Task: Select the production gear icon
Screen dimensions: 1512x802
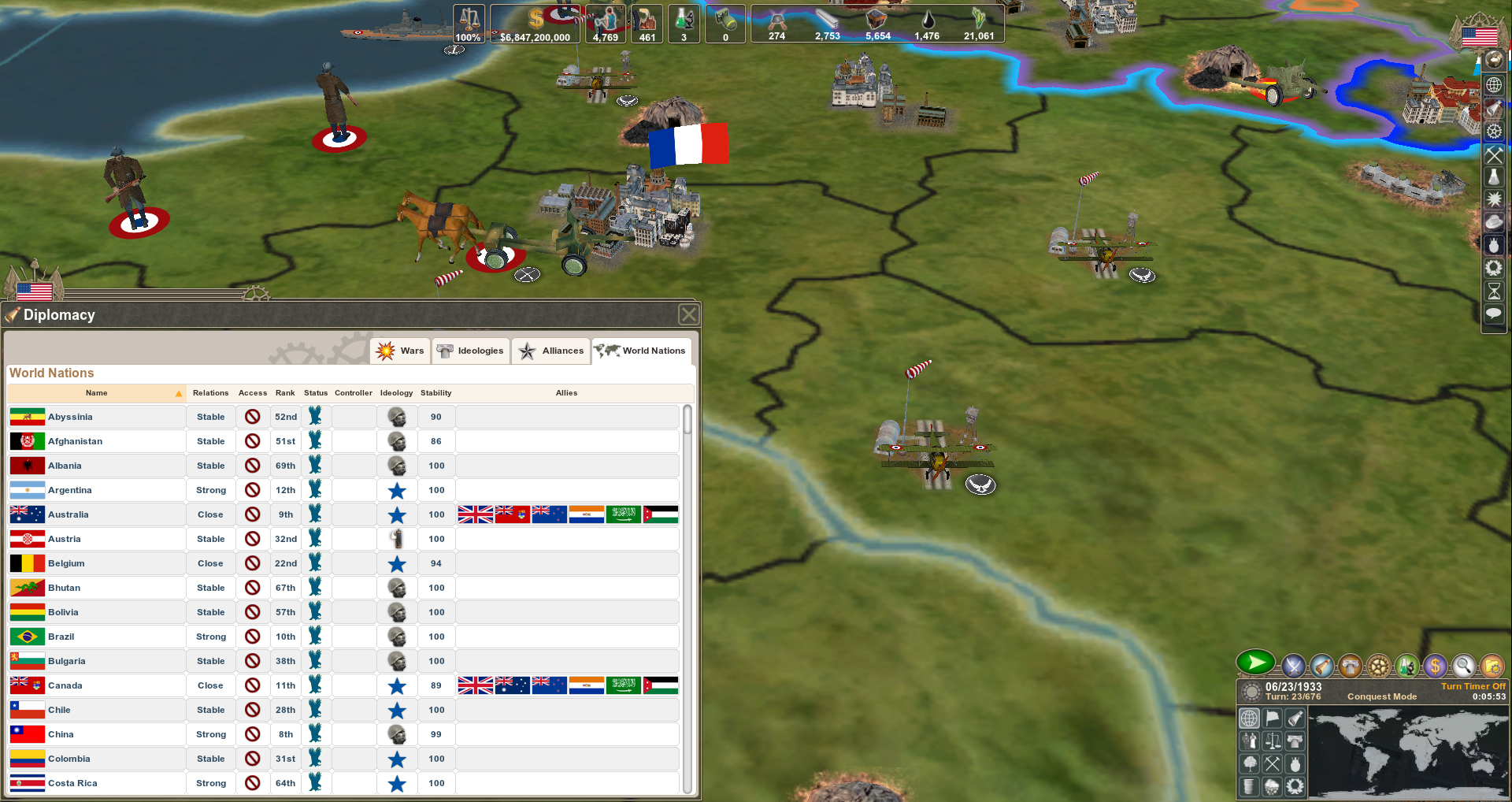Action: coord(1378,666)
